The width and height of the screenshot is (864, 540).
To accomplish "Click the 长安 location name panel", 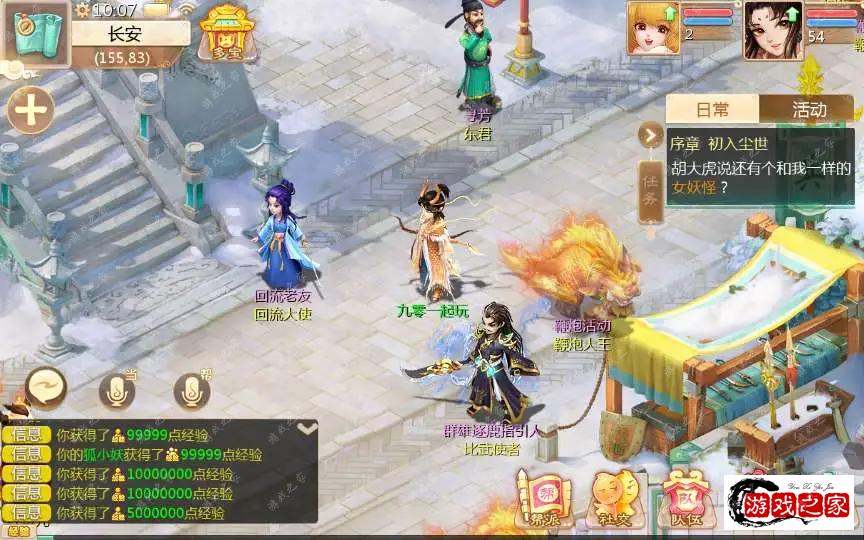I will [x=130, y=33].
